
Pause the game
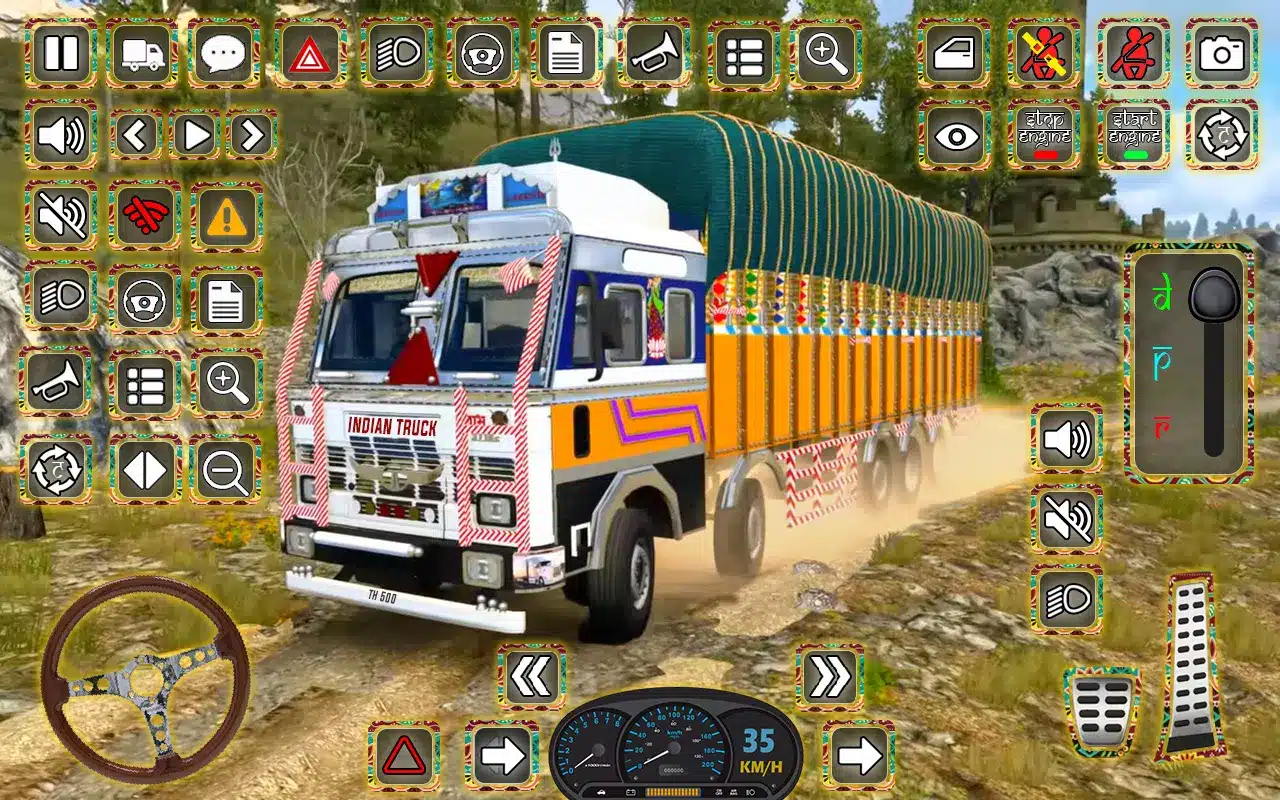61,52
